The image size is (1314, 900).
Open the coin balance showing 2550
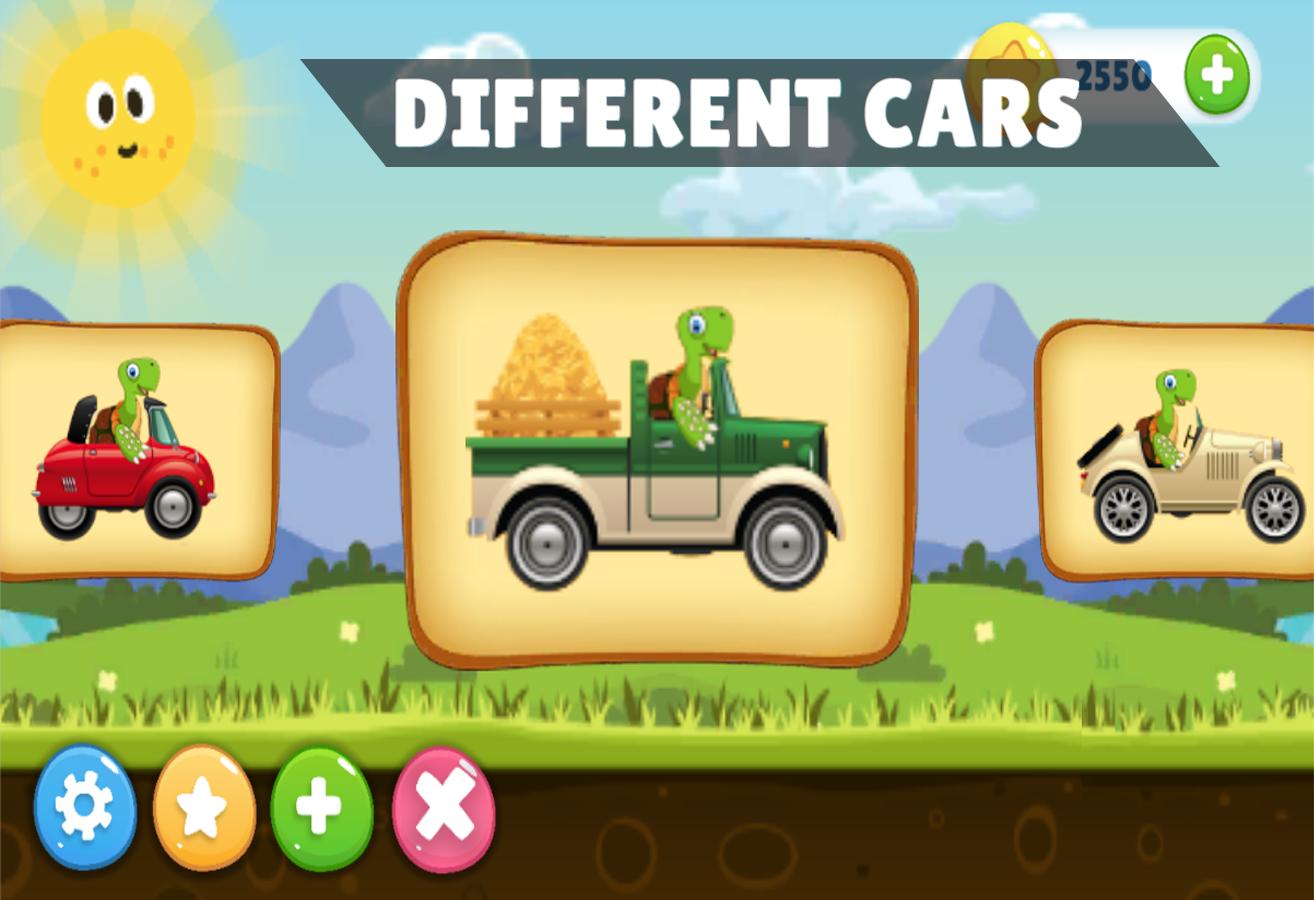pyautogui.click(x=1110, y=72)
